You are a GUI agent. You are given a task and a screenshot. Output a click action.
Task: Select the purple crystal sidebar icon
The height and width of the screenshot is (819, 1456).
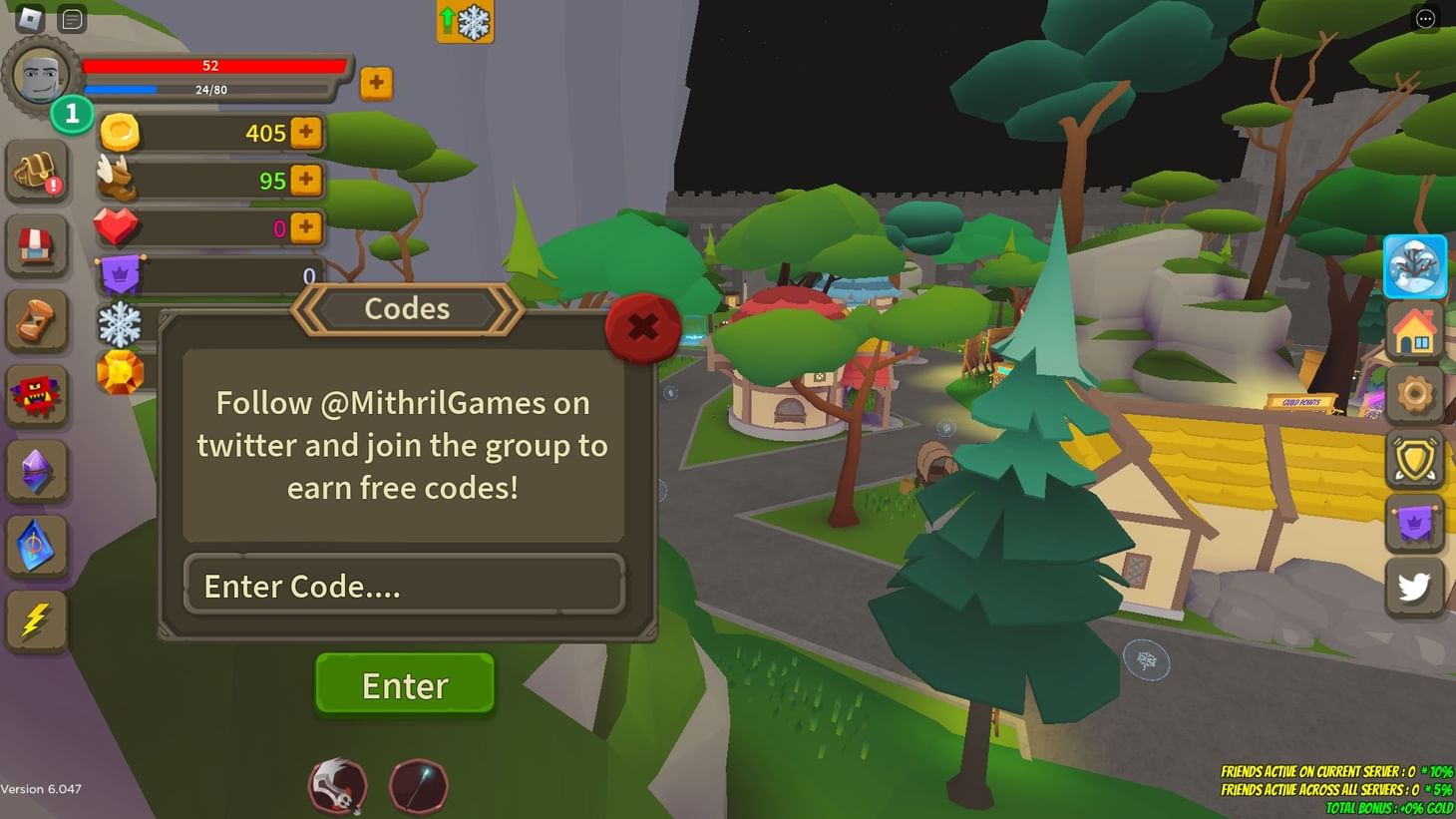click(37, 471)
